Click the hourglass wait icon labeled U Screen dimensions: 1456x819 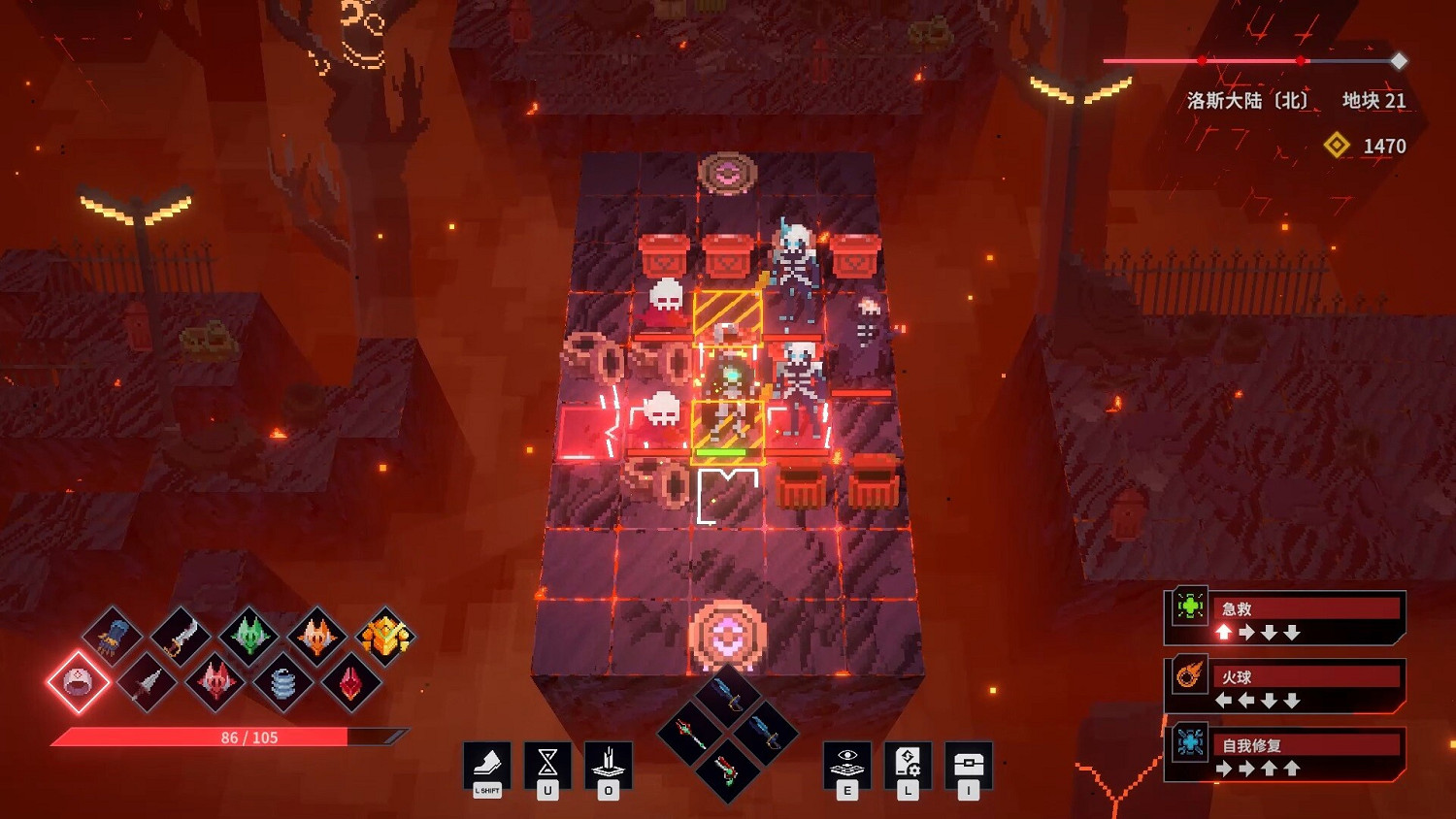click(x=546, y=761)
